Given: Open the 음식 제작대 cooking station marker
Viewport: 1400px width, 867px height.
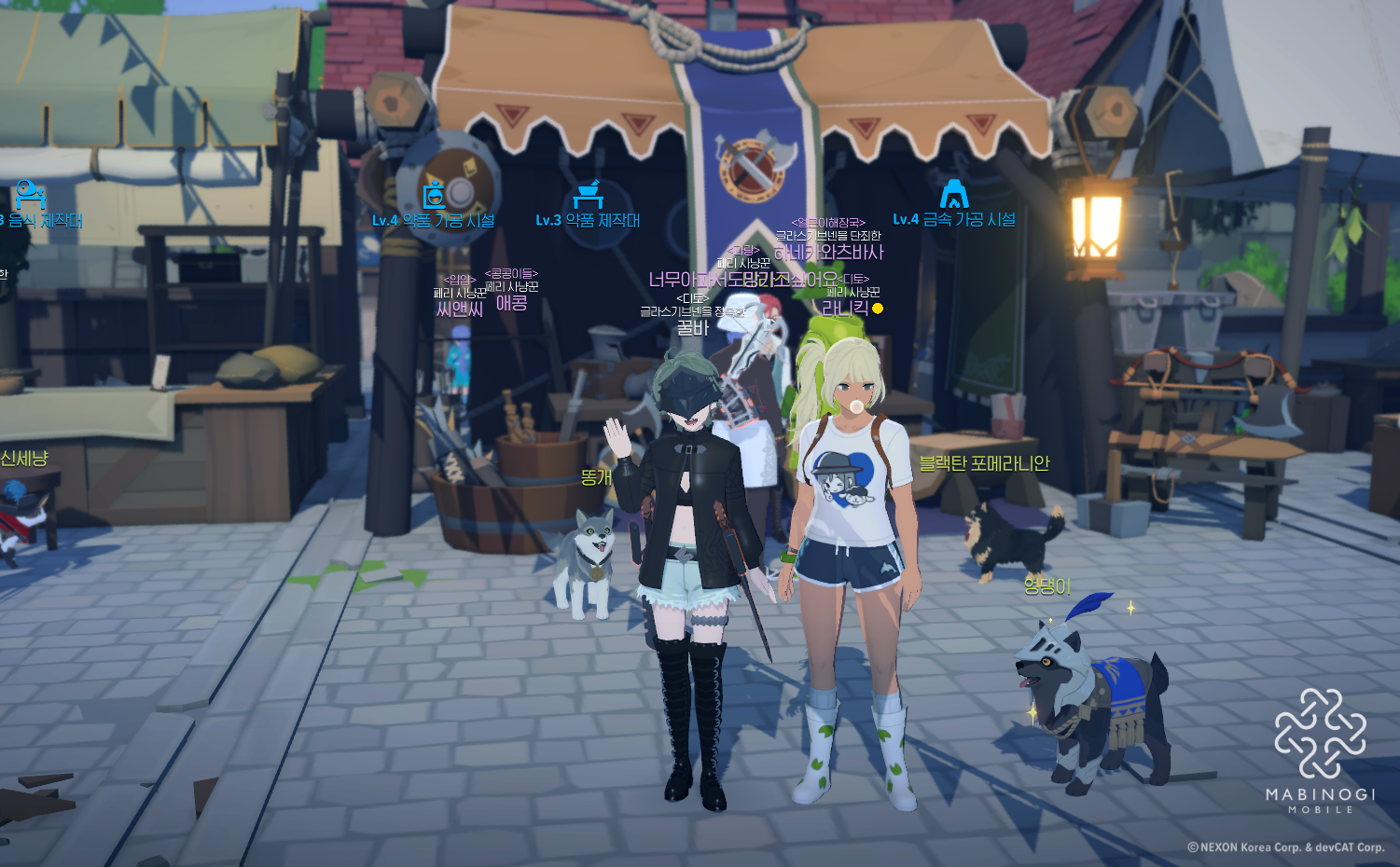Looking at the screenshot, I should 31,196.
